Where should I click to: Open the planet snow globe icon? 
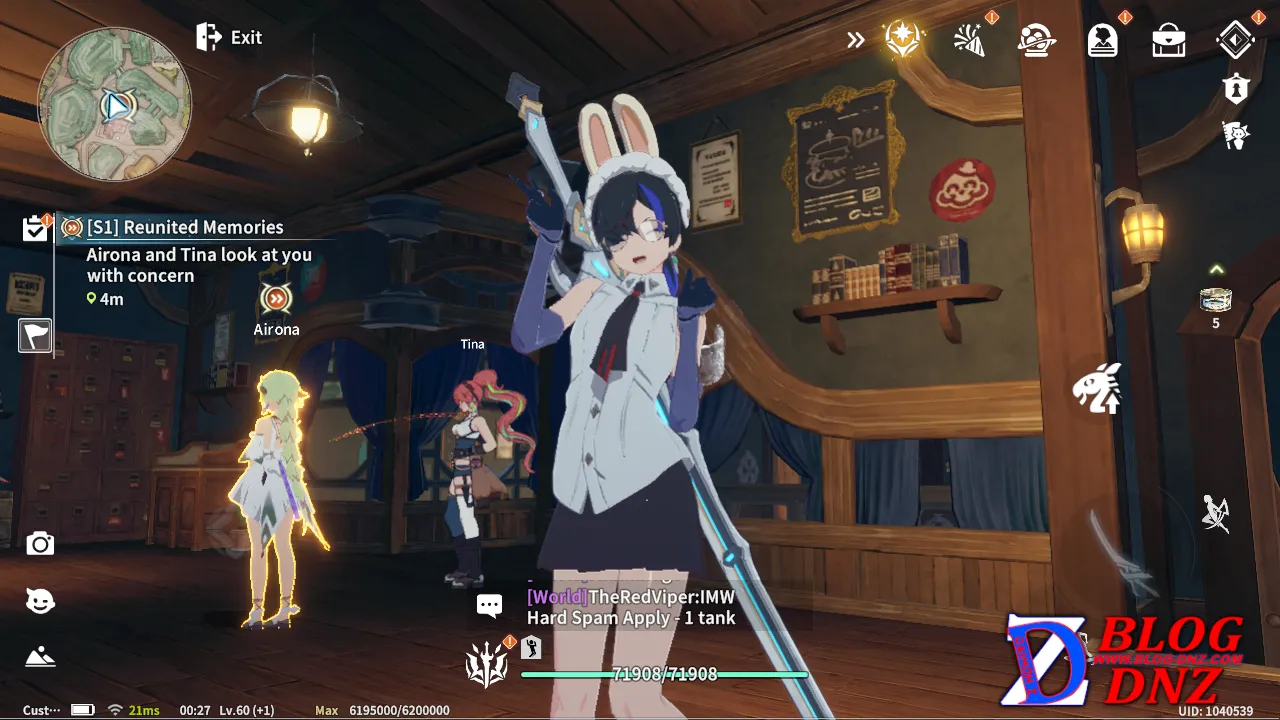[x=1037, y=40]
